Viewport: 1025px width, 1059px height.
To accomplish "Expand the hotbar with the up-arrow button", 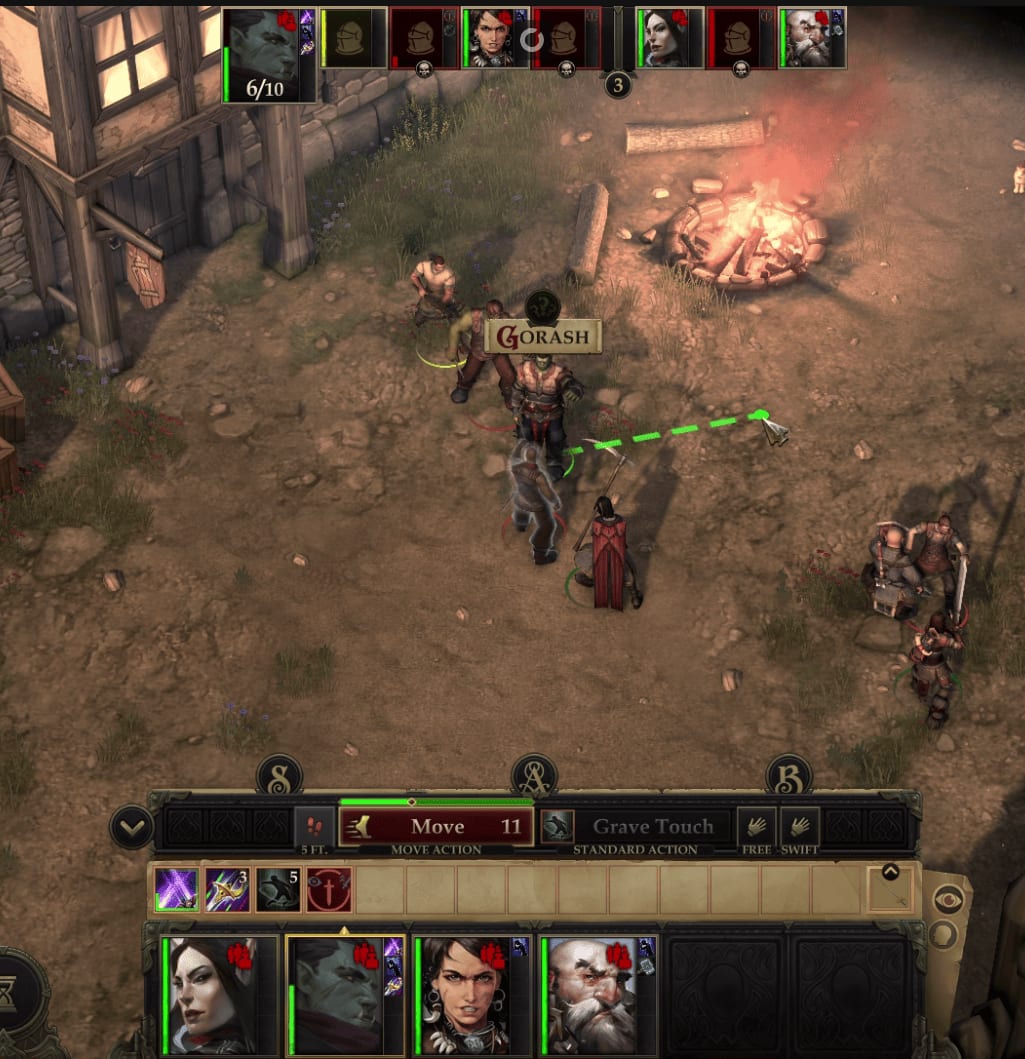I will (x=890, y=873).
